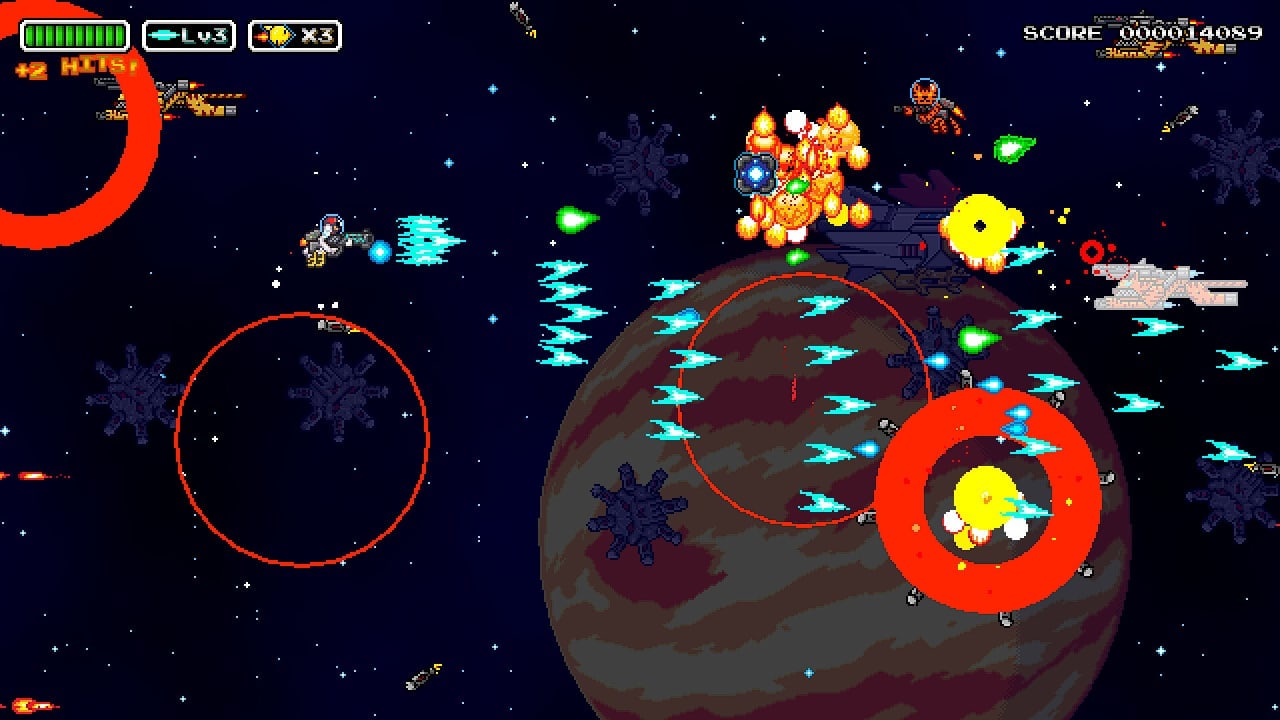Click the bomb stock X3 icon
The image size is (1280, 720).
(x=295, y=37)
